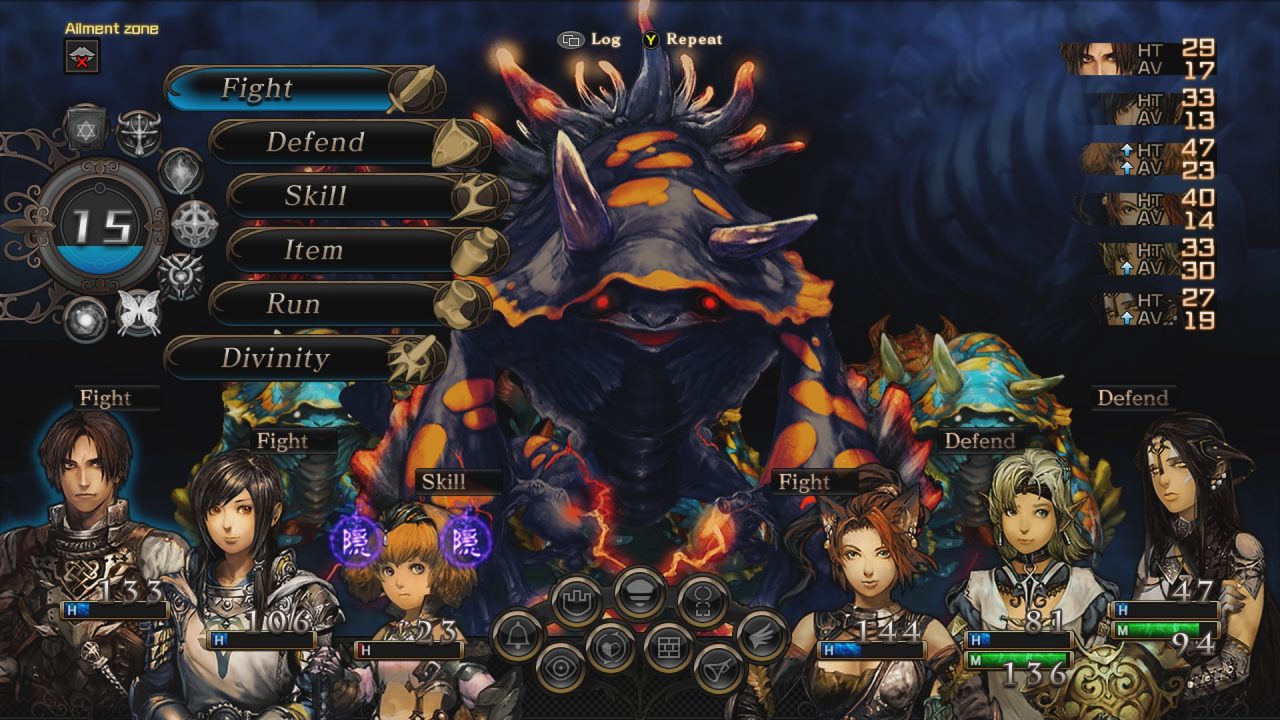Screen dimensions: 1280x720
Task: Click the Fight command at the top of the menu
Action: point(260,88)
